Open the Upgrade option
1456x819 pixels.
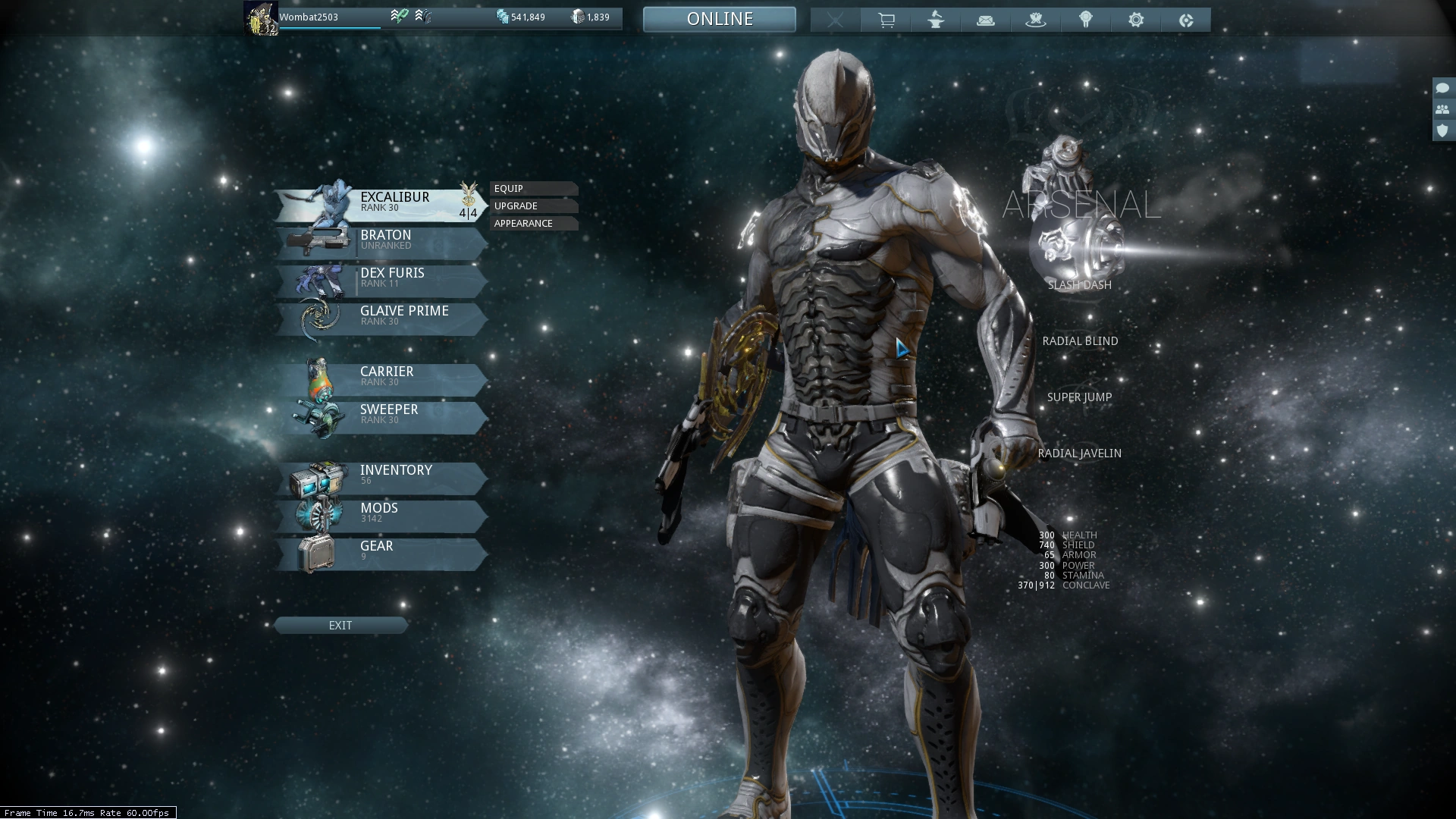coord(533,206)
